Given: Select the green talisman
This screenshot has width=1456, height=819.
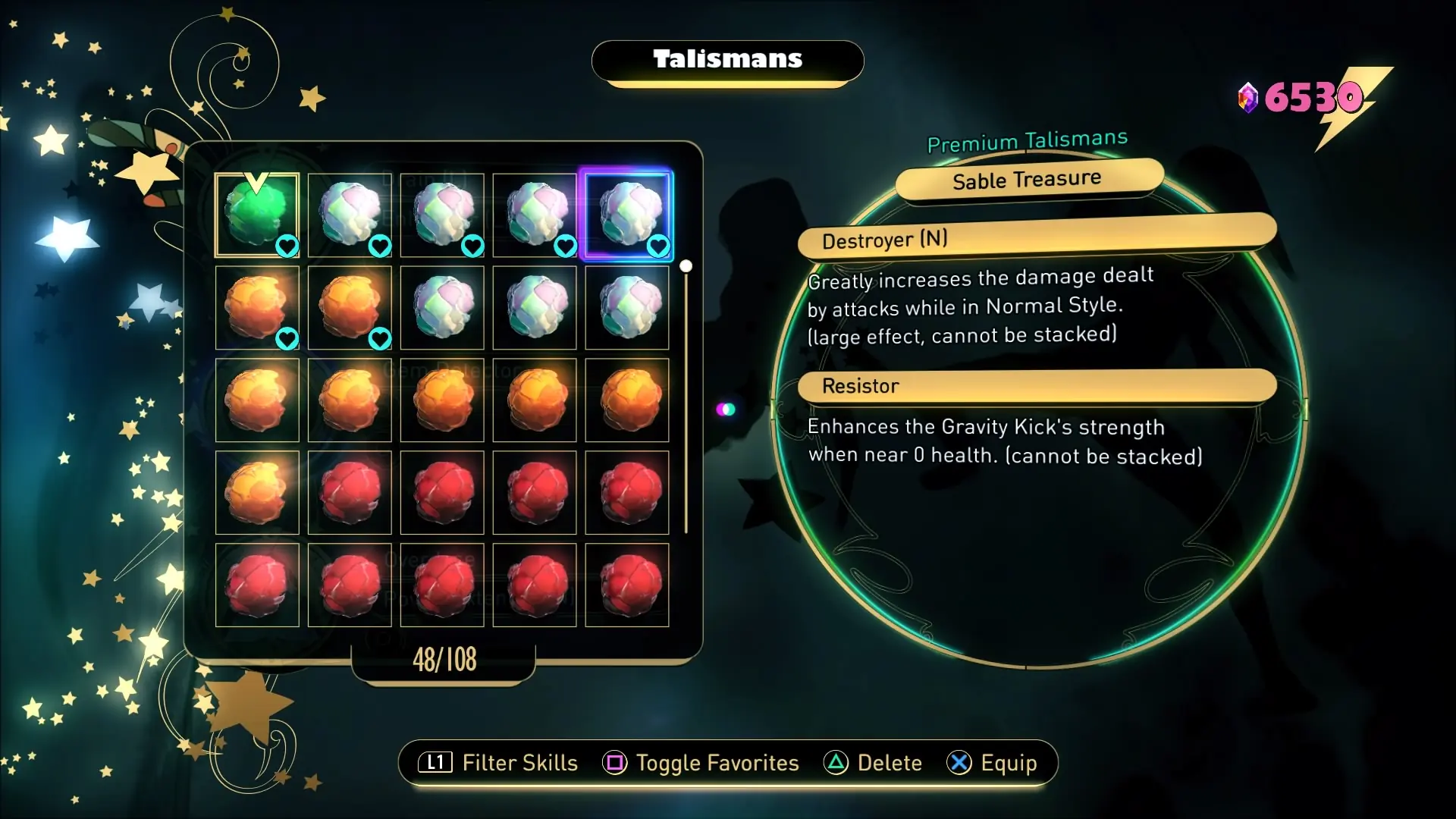Looking at the screenshot, I should [x=257, y=215].
